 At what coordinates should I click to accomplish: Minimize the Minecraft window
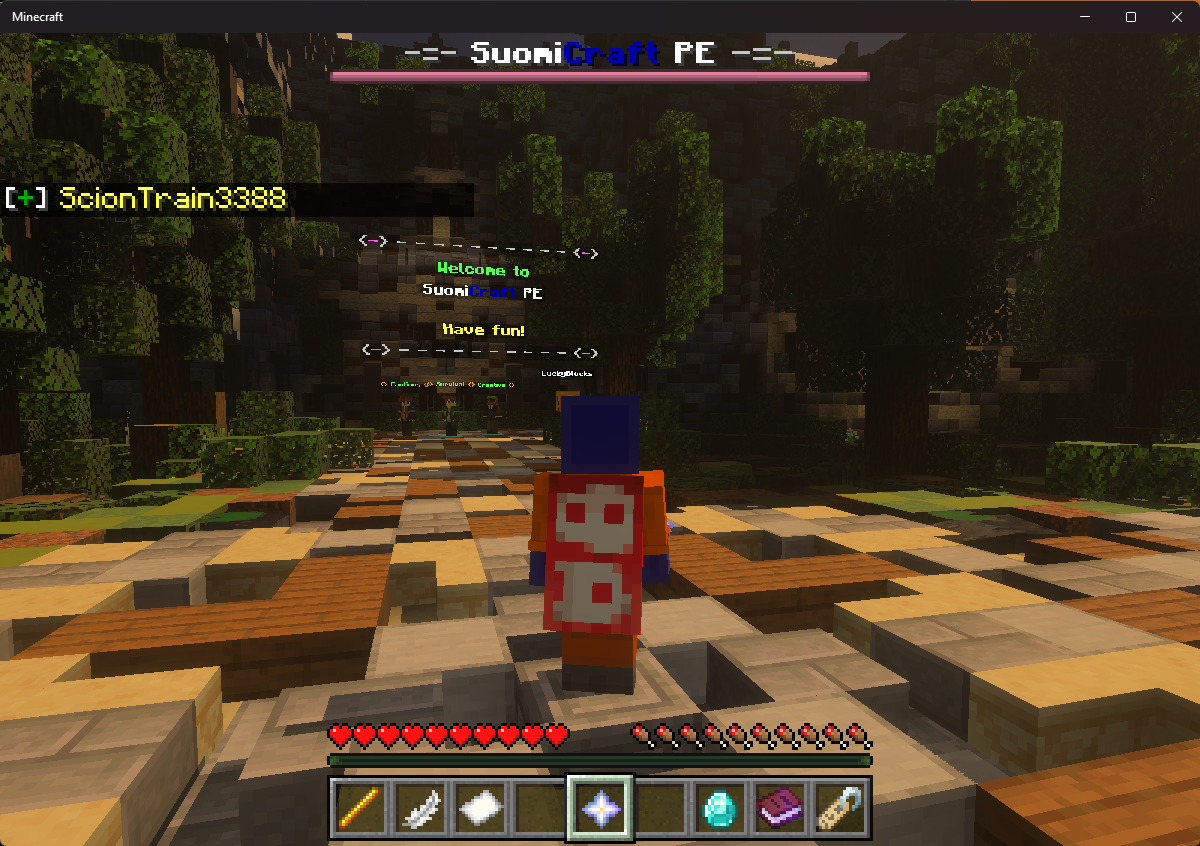[x=1085, y=17]
